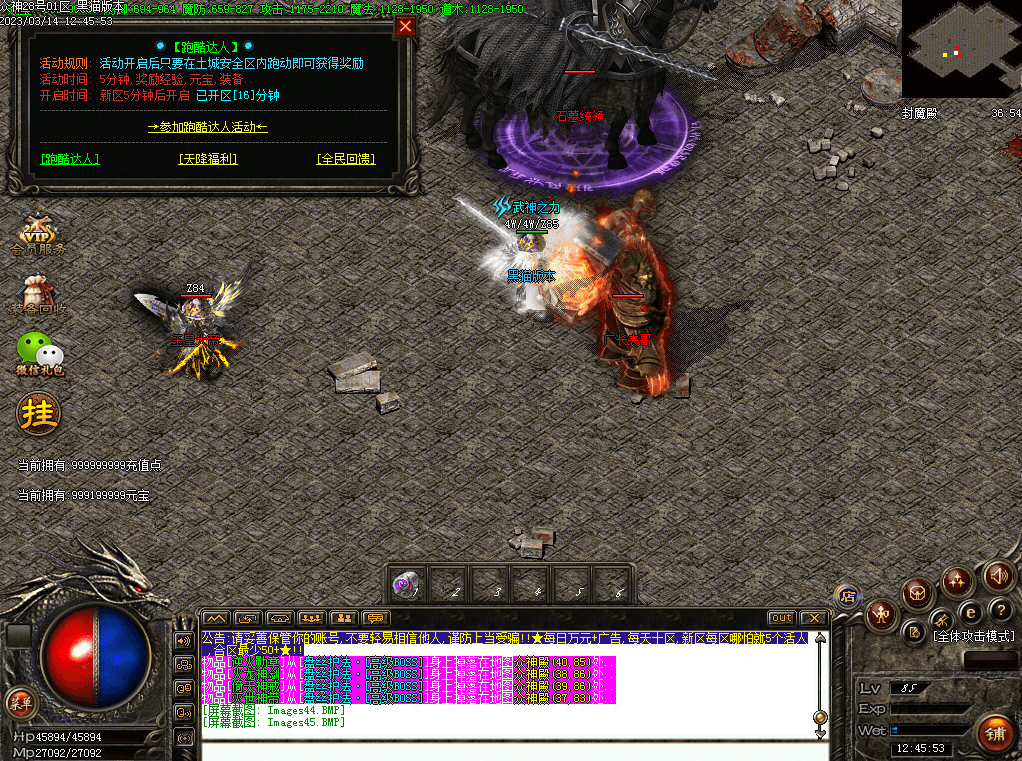Close the 跑酷达人 event panel
The height and width of the screenshot is (761, 1022).
click(405, 27)
